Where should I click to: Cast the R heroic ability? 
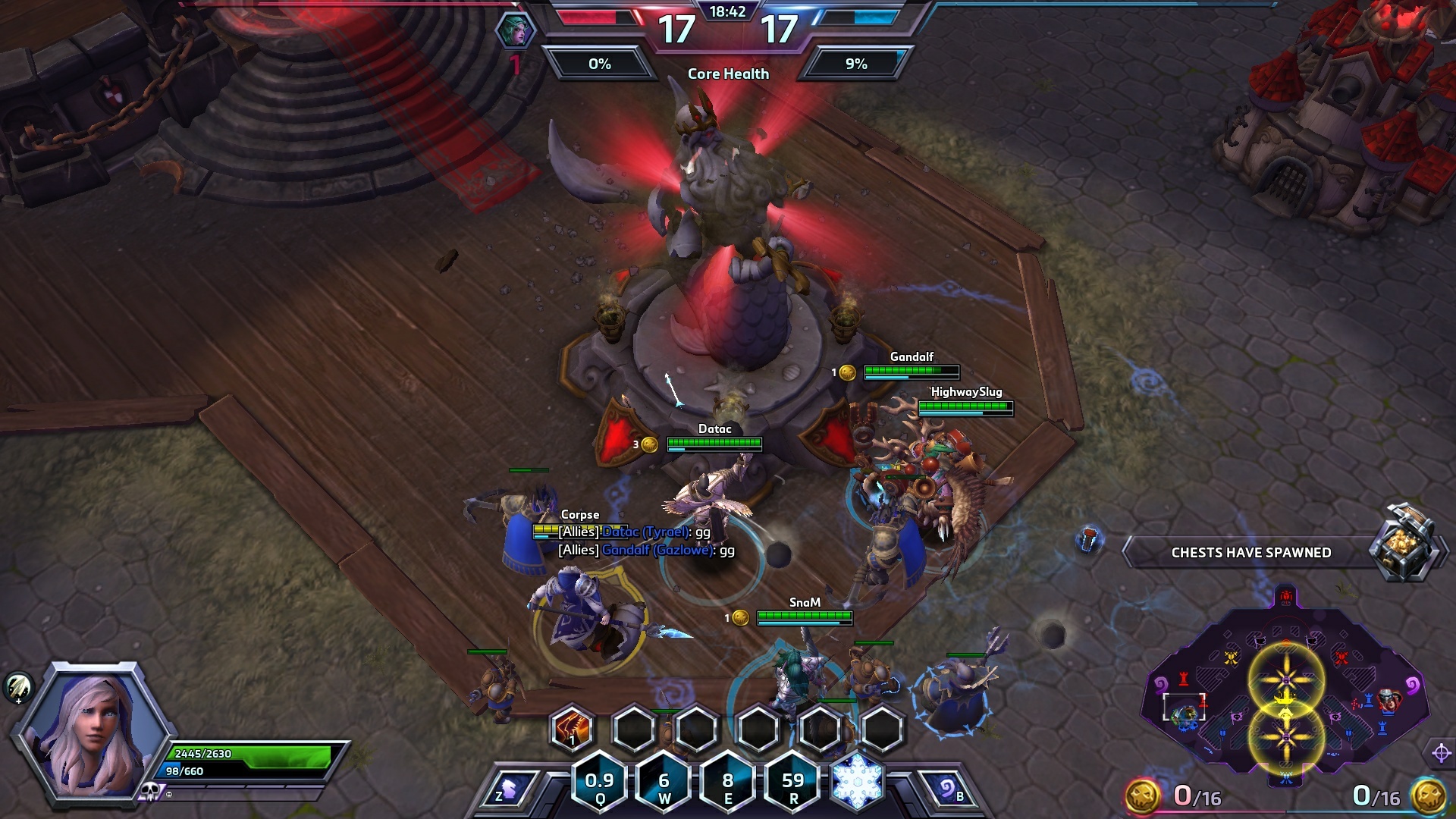[792, 784]
